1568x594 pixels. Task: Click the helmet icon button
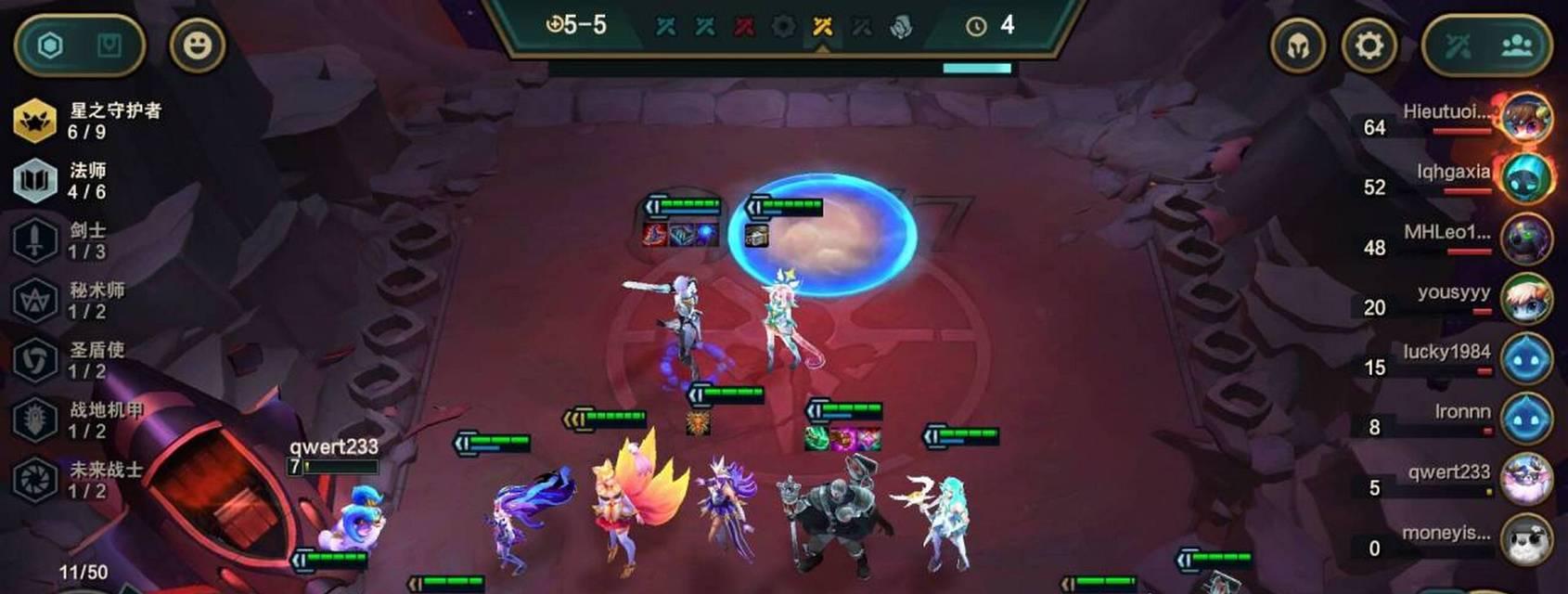[1297, 45]
